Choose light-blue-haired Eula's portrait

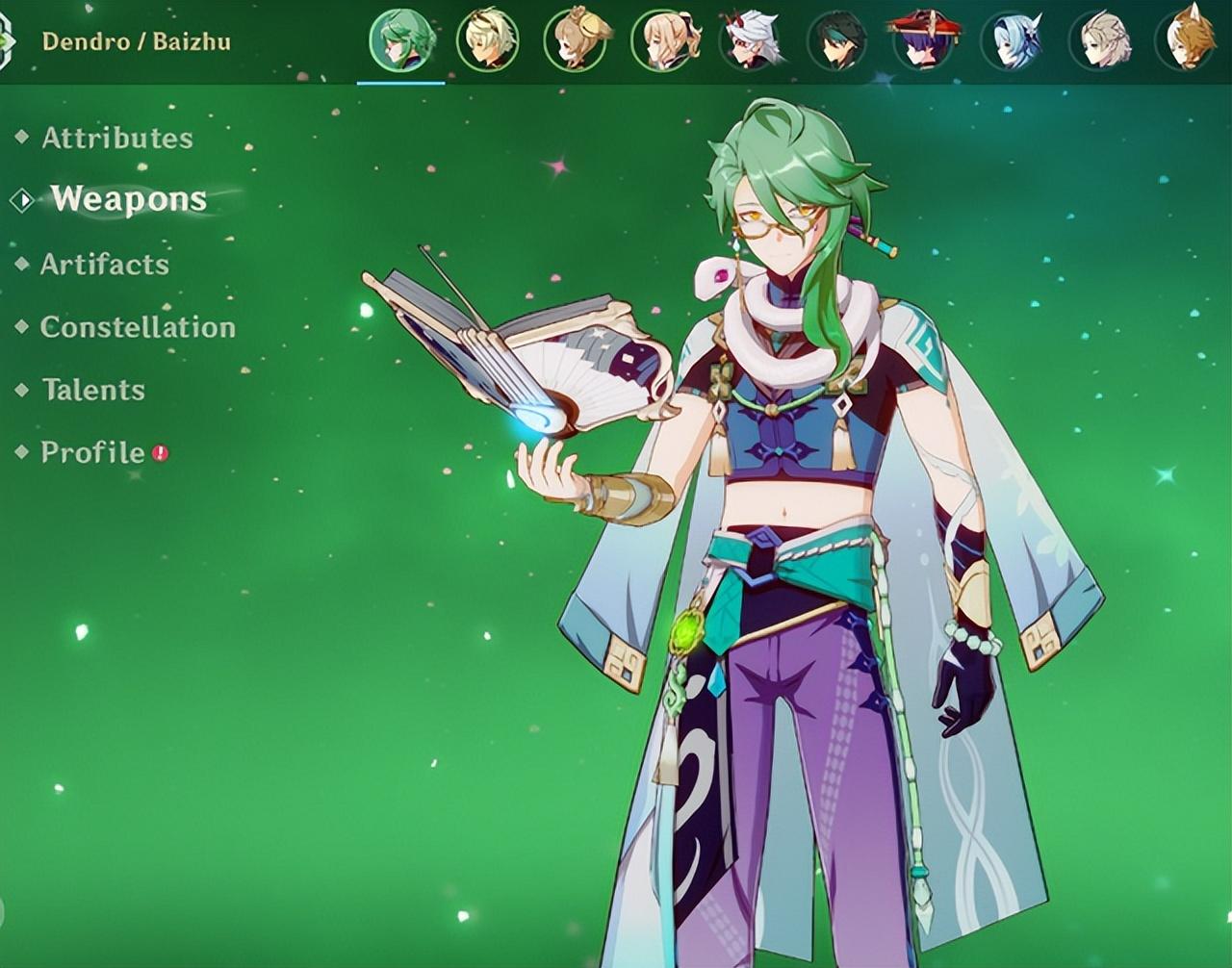[1012, 41]
